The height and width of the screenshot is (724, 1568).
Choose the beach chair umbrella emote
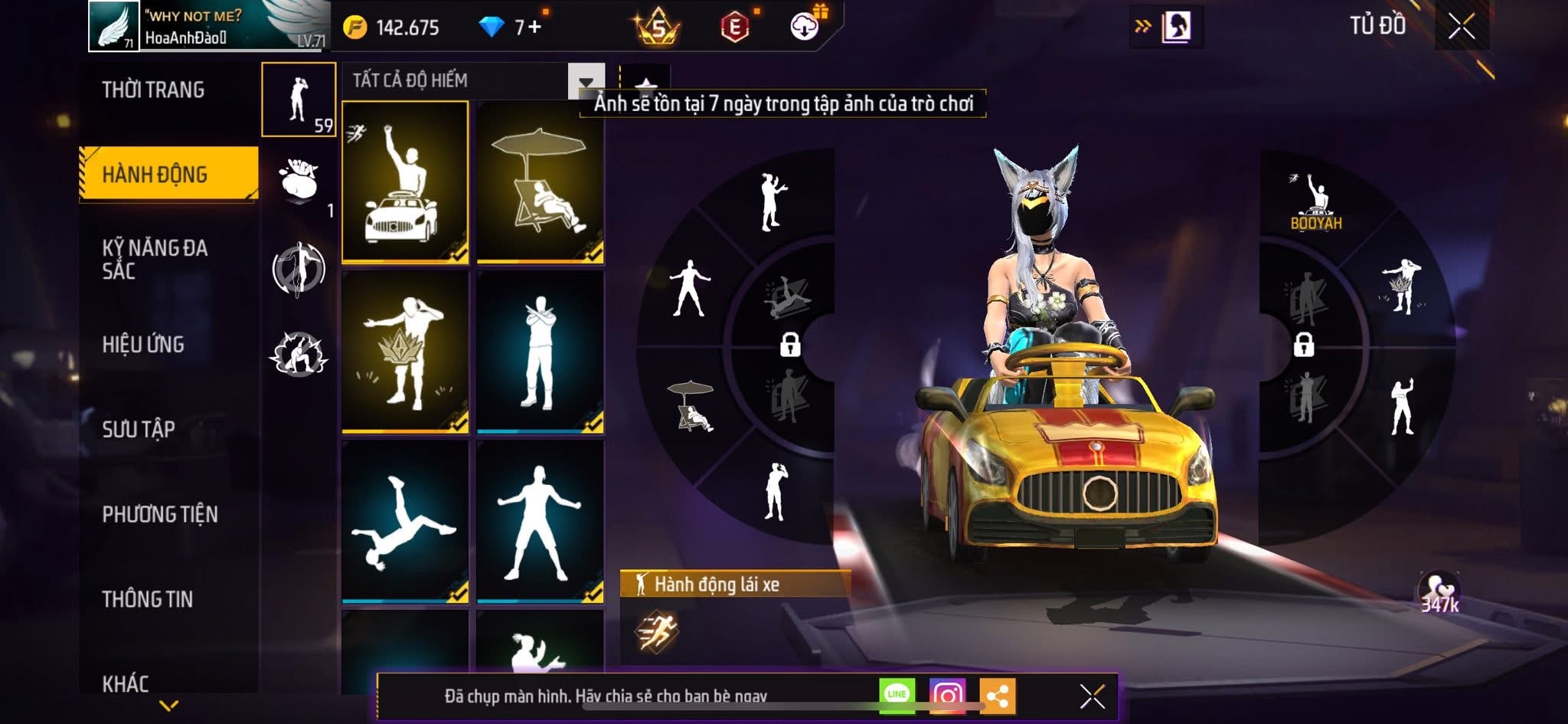pyautogui.click(x=540, y=182)
